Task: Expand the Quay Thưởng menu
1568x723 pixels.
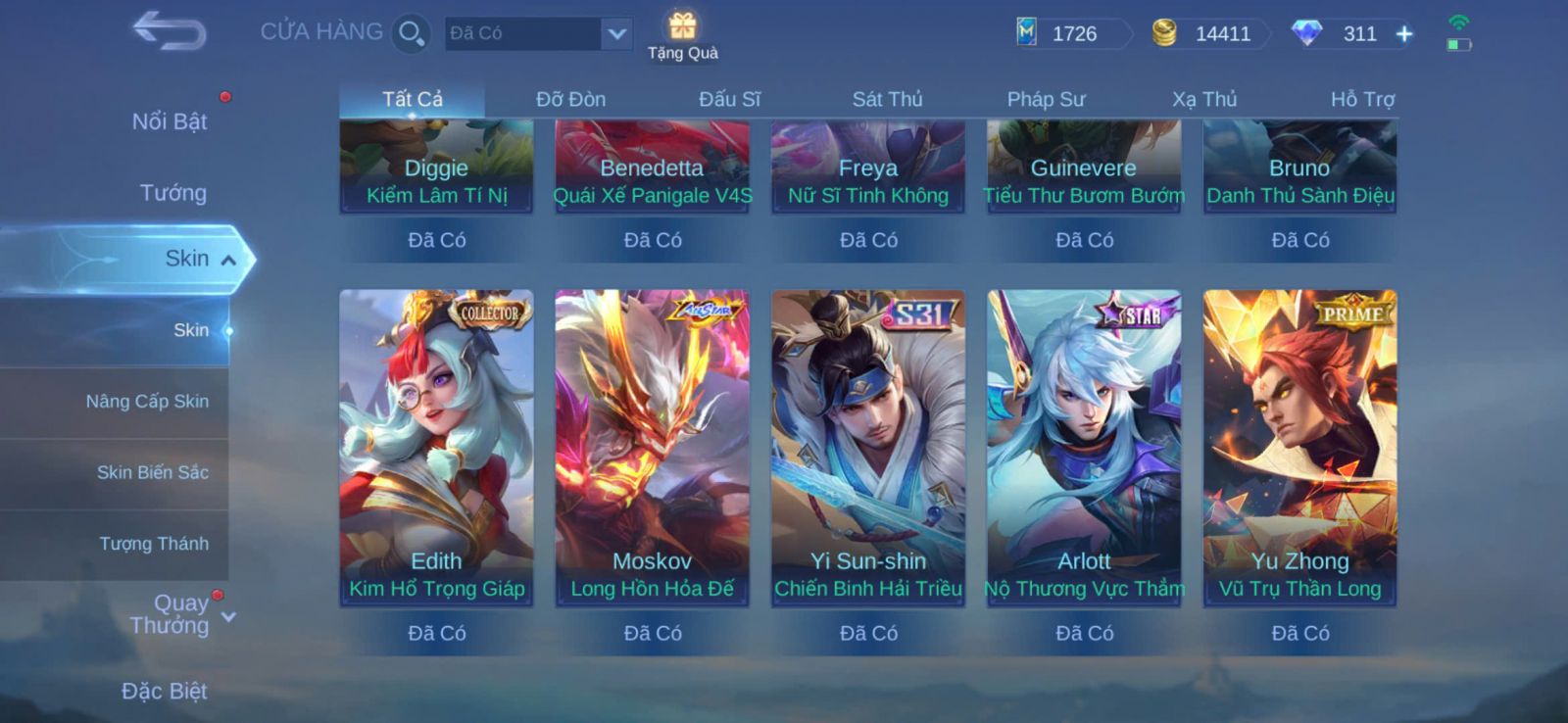Action: (x=171, y=614)
